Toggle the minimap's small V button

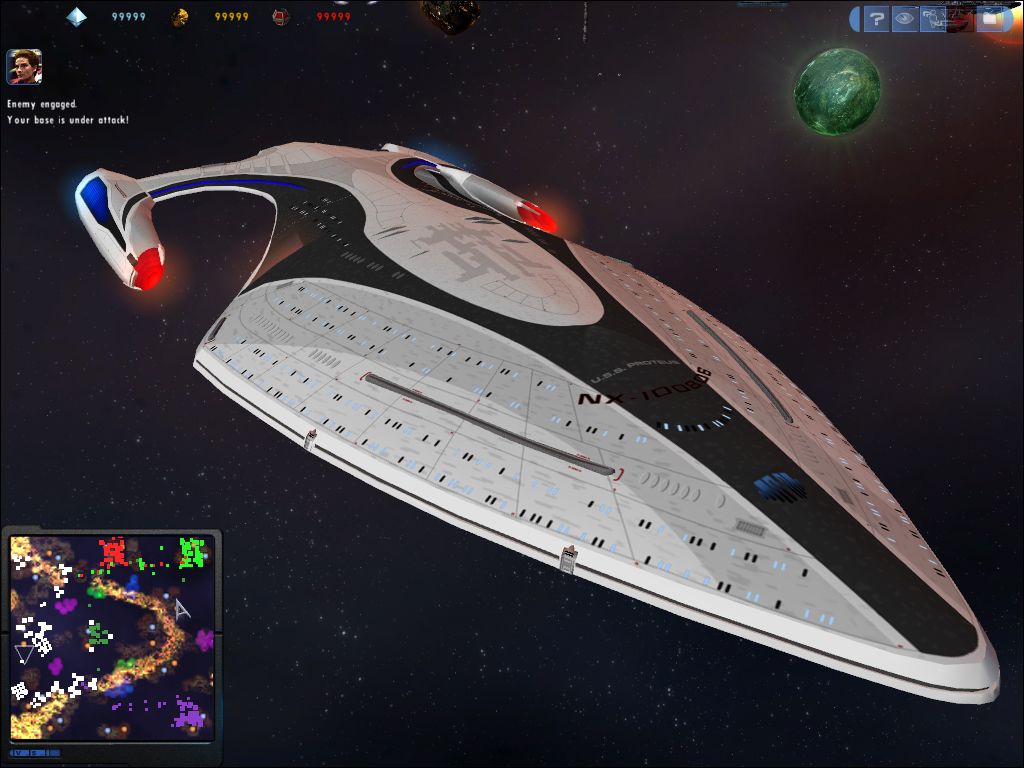click(18, 752)
